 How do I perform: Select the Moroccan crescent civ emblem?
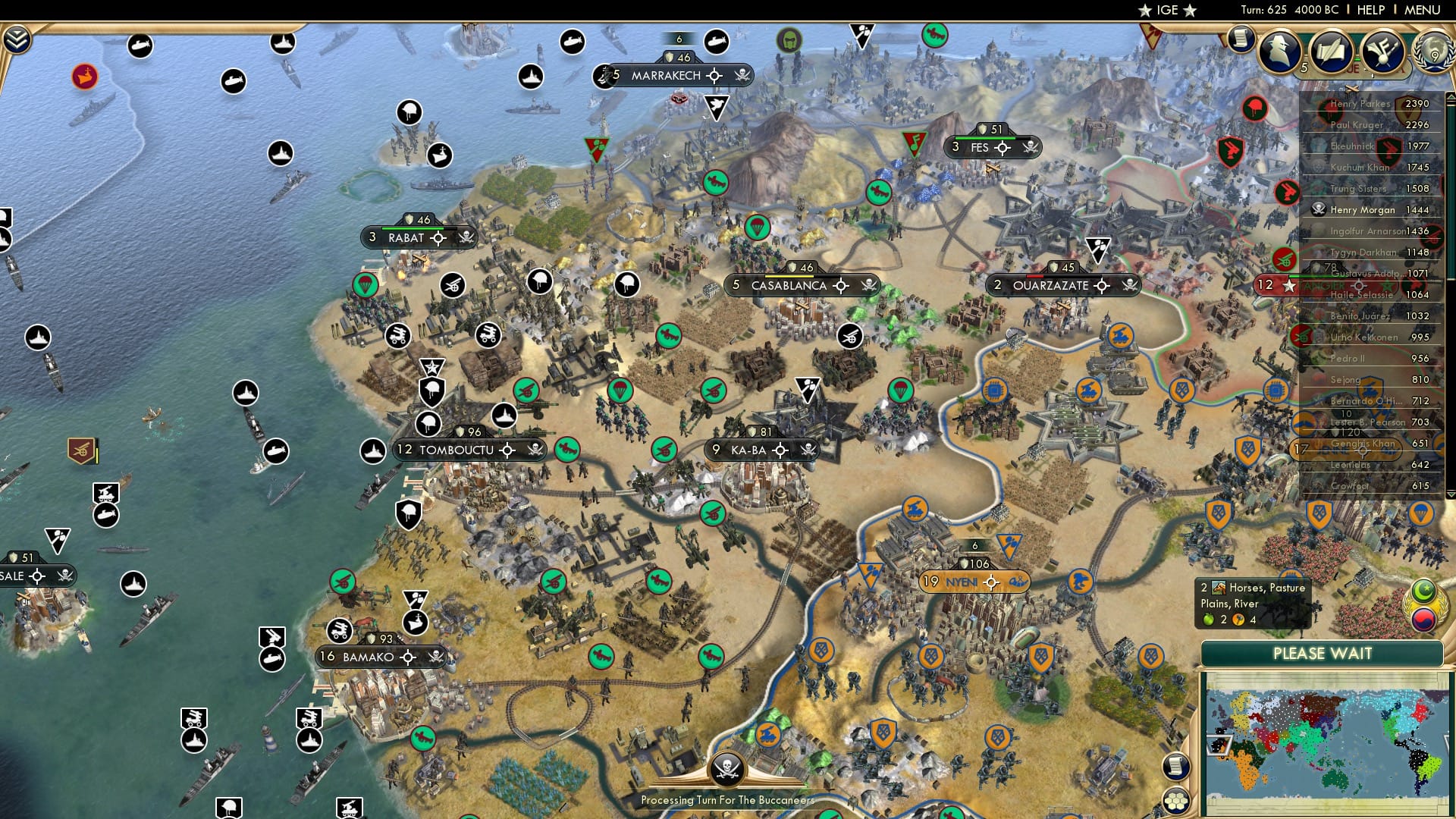tap(1423, 589)
